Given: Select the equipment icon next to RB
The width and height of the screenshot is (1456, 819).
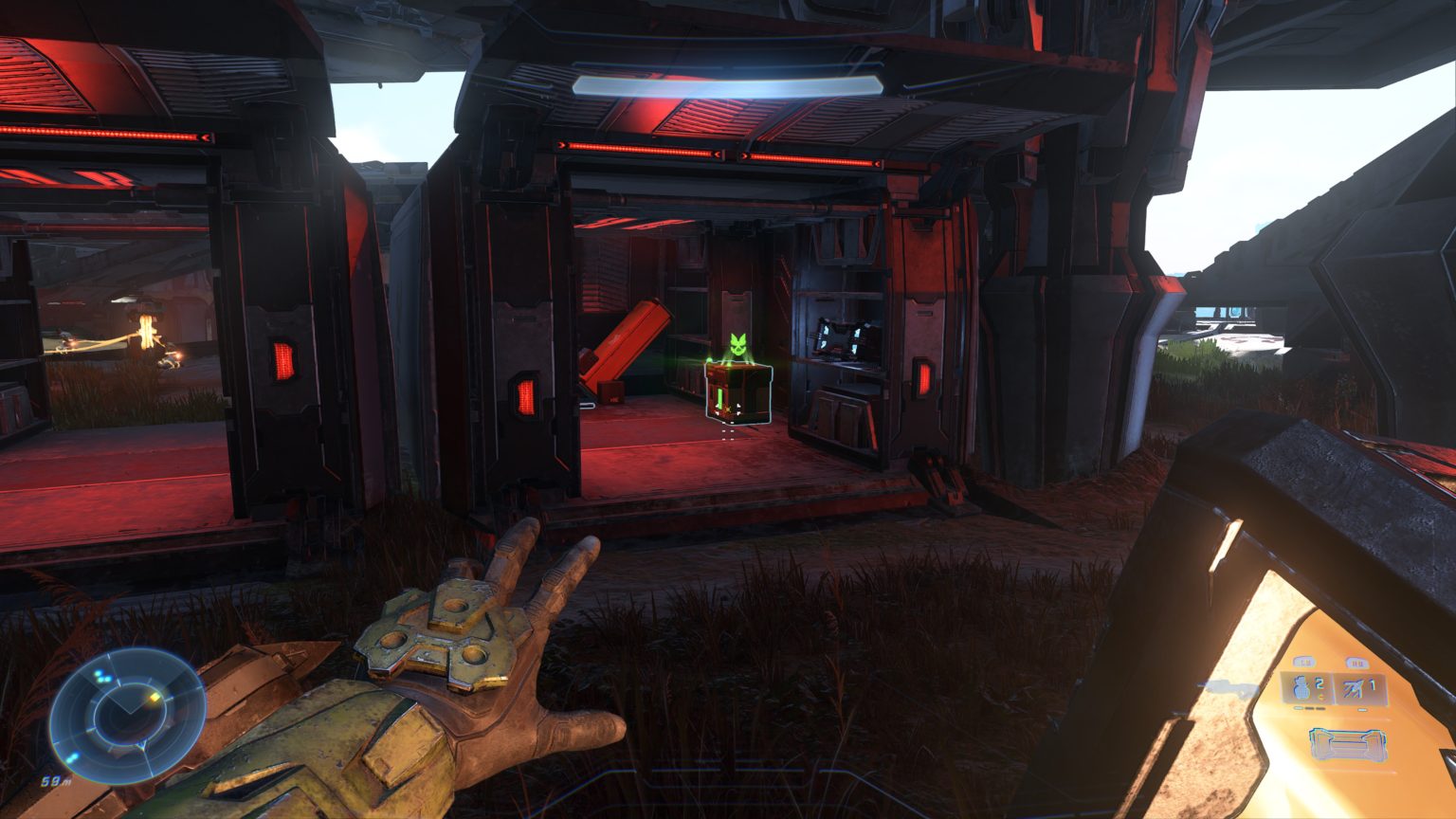Looking at the screenshot, I should (1354, 688).
